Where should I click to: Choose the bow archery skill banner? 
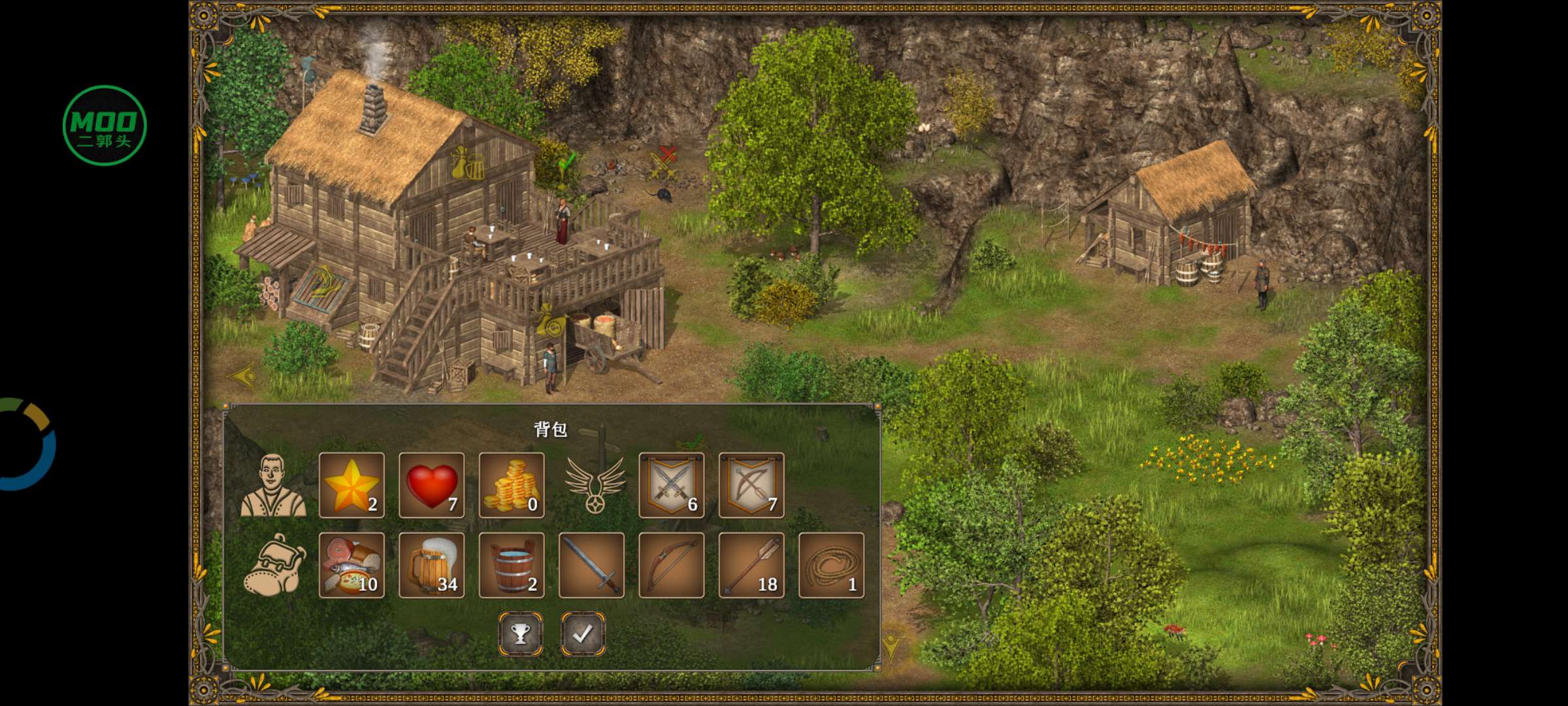point(751,485)
